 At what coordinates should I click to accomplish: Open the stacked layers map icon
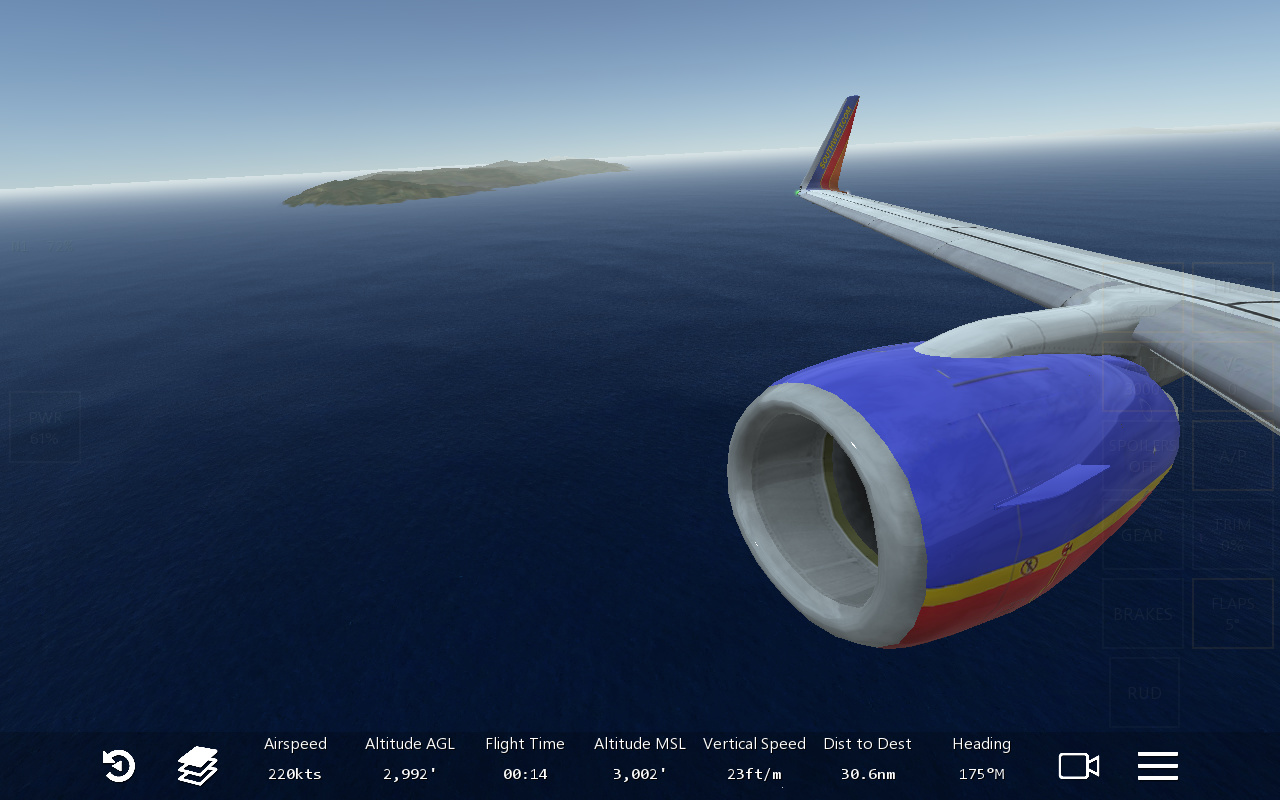198,766
